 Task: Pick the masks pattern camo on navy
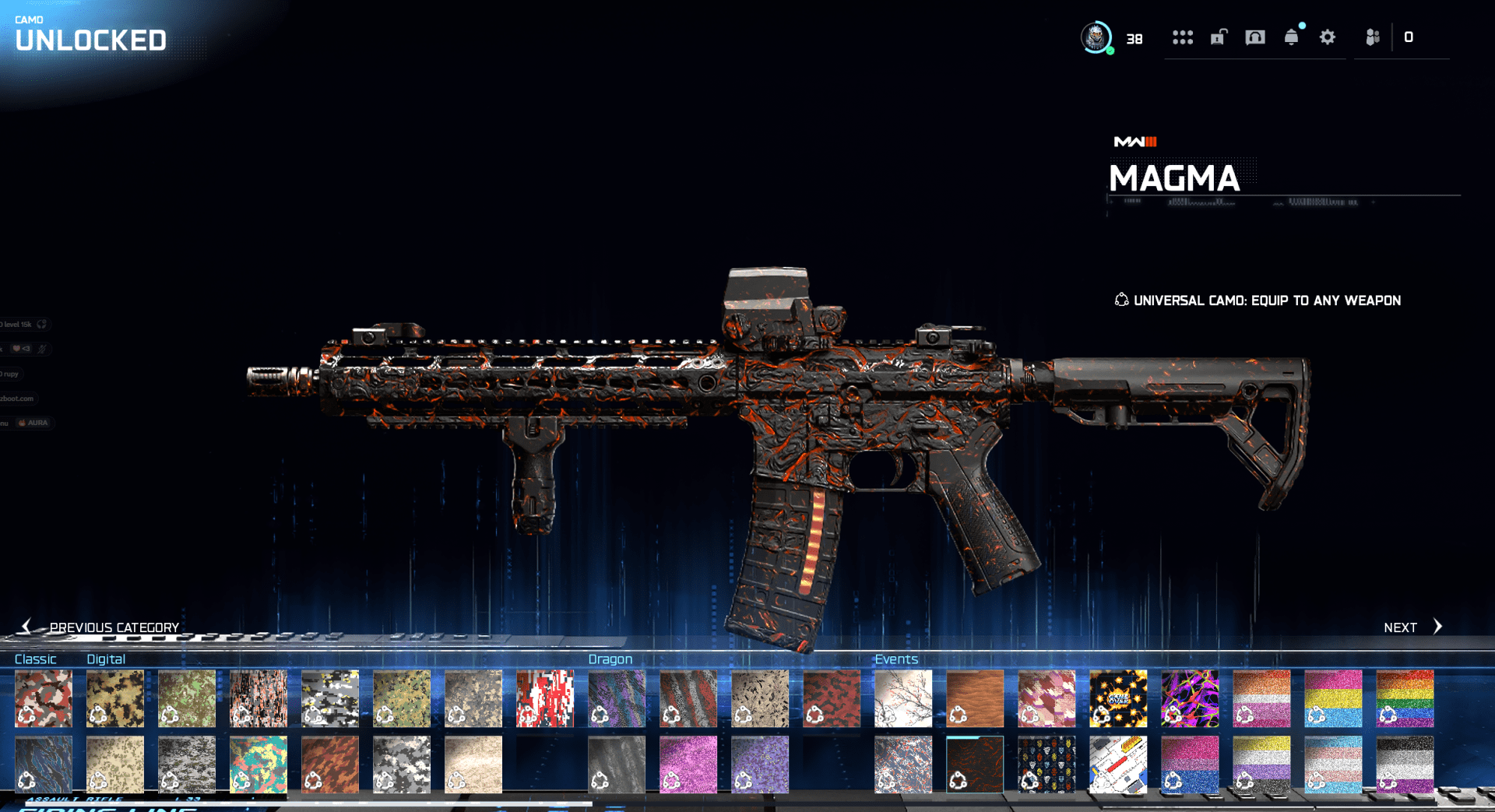(x=1046, y=765)
